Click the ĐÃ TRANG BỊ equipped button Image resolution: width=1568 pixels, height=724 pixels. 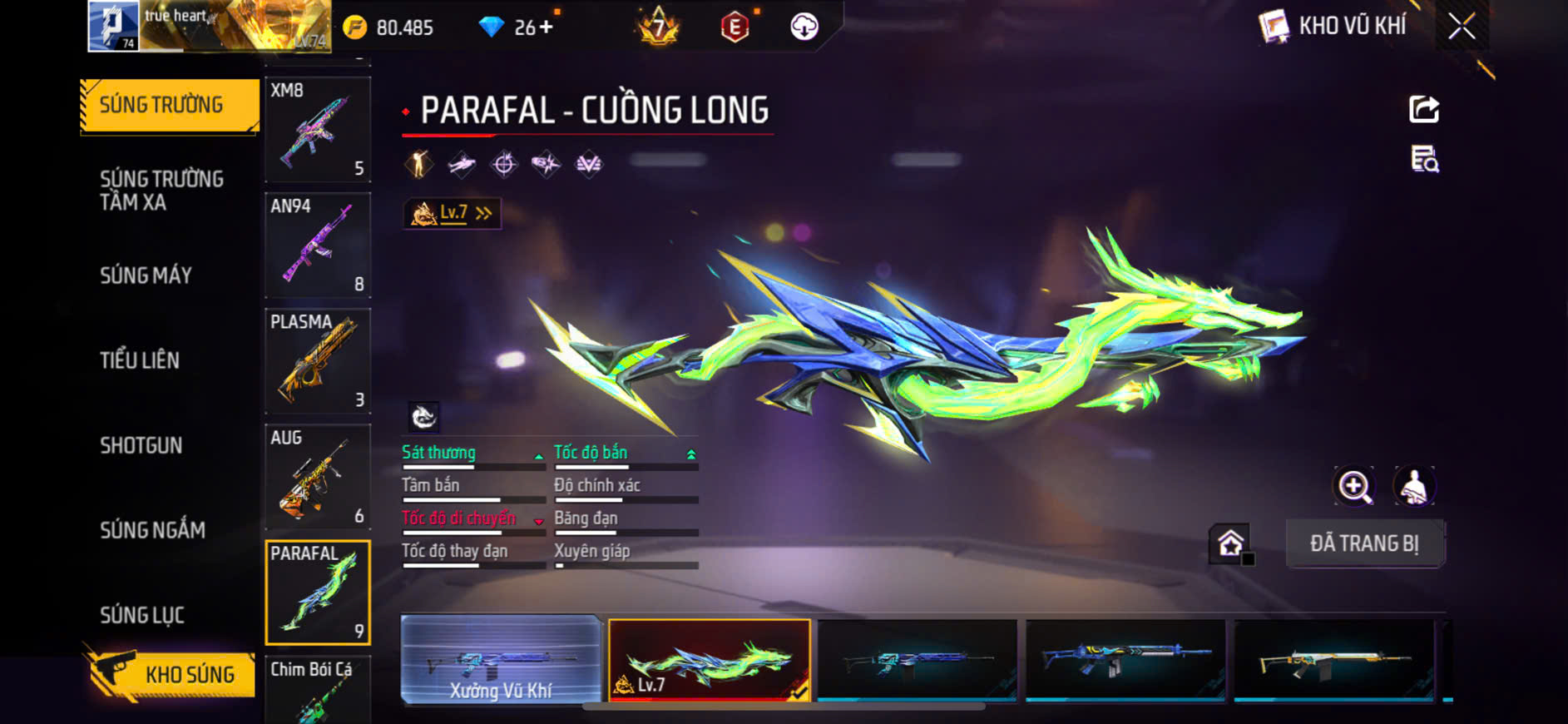tap(1364, 543)
